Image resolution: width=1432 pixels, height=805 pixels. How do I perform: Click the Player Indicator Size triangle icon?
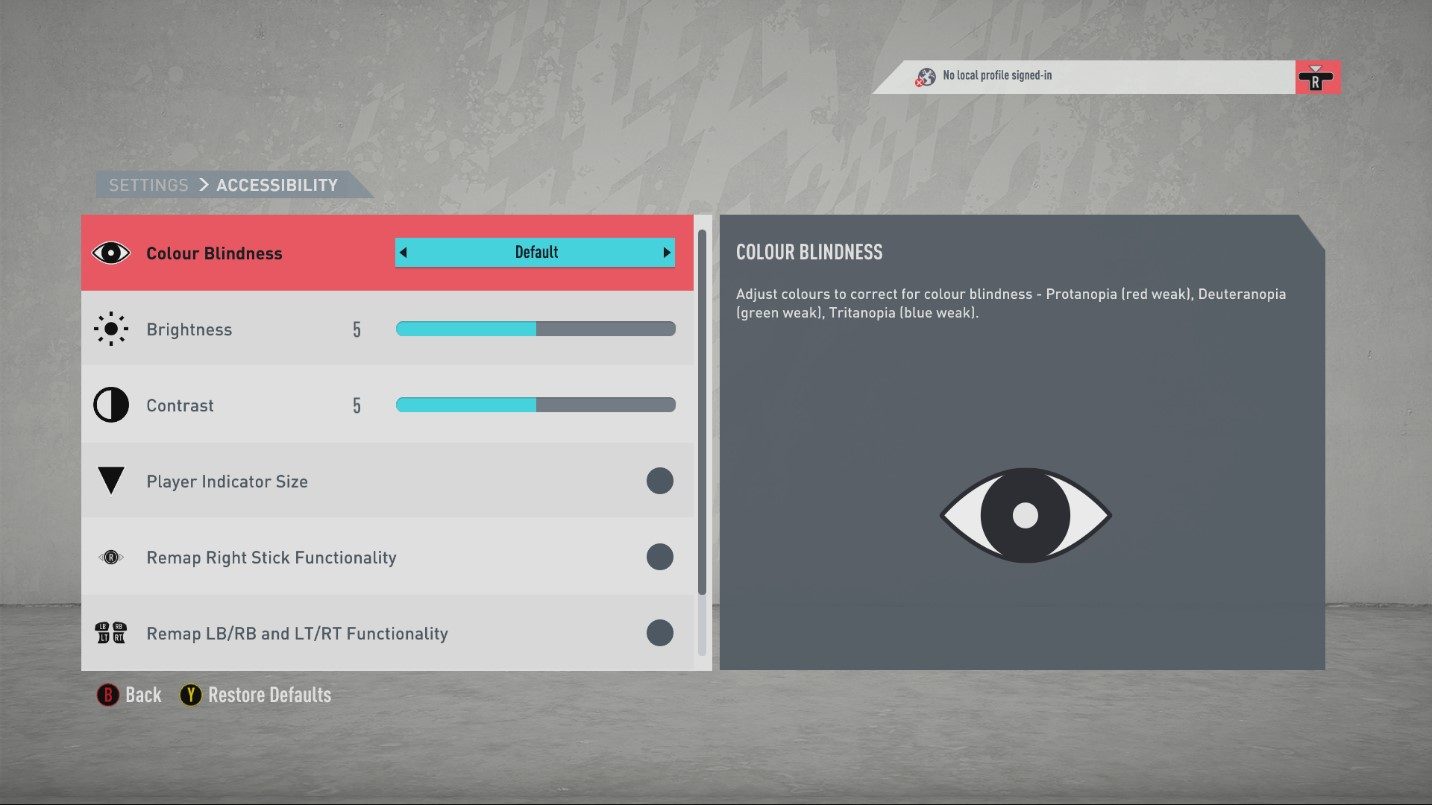pos(110,481)
